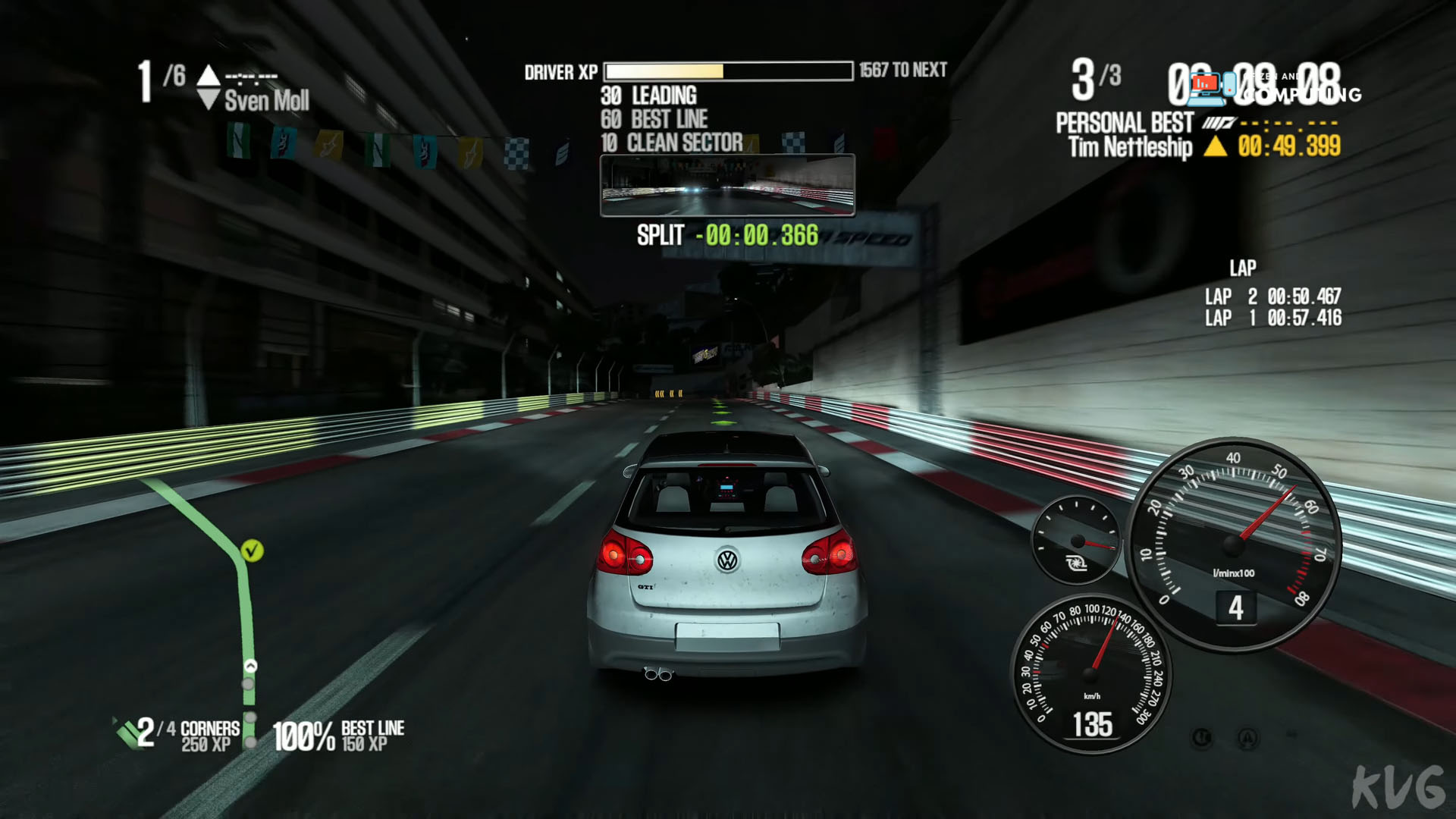
Task: Click the DRIVER XP progress bar
Action: [730, 71]
